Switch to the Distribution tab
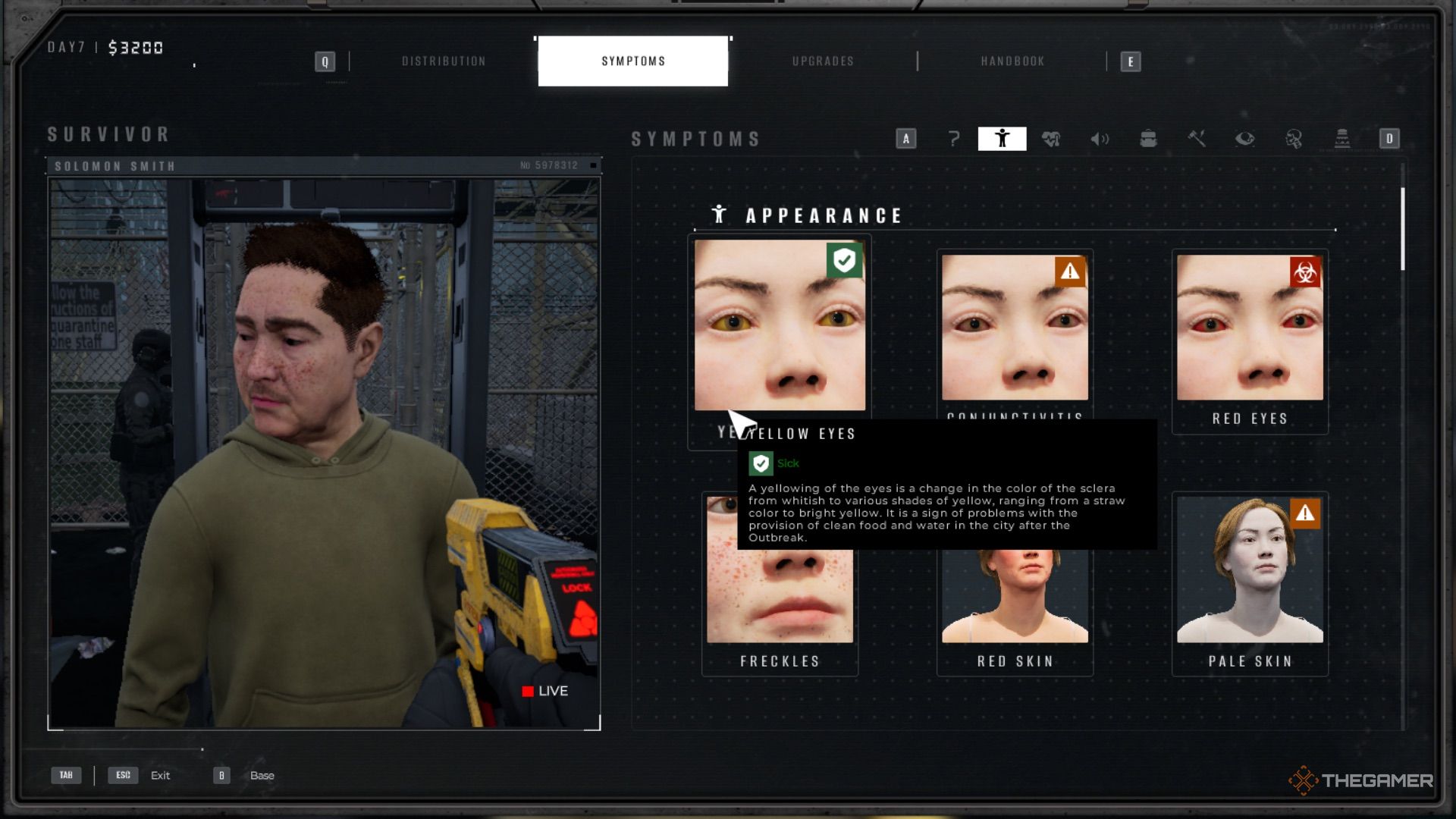Viewport: 1456px width, 819px height. (x=444, y=61)
